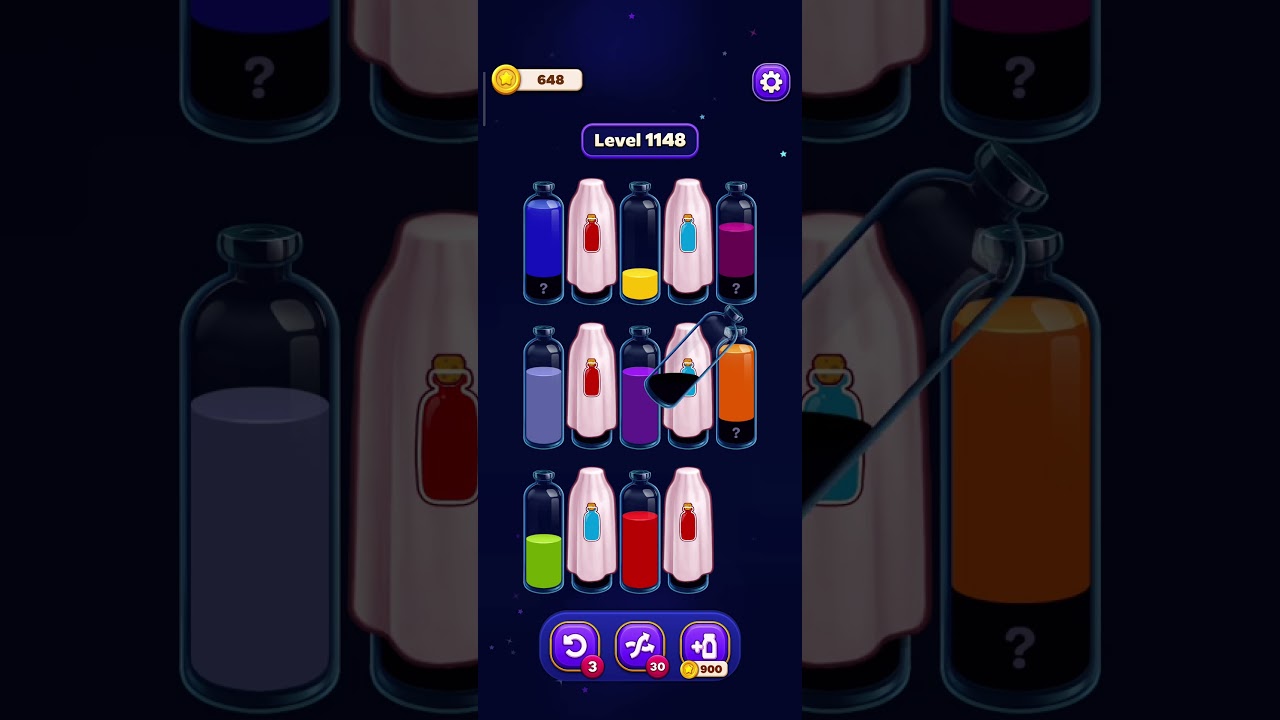Tap the gold star coin icon

point(505,80)
